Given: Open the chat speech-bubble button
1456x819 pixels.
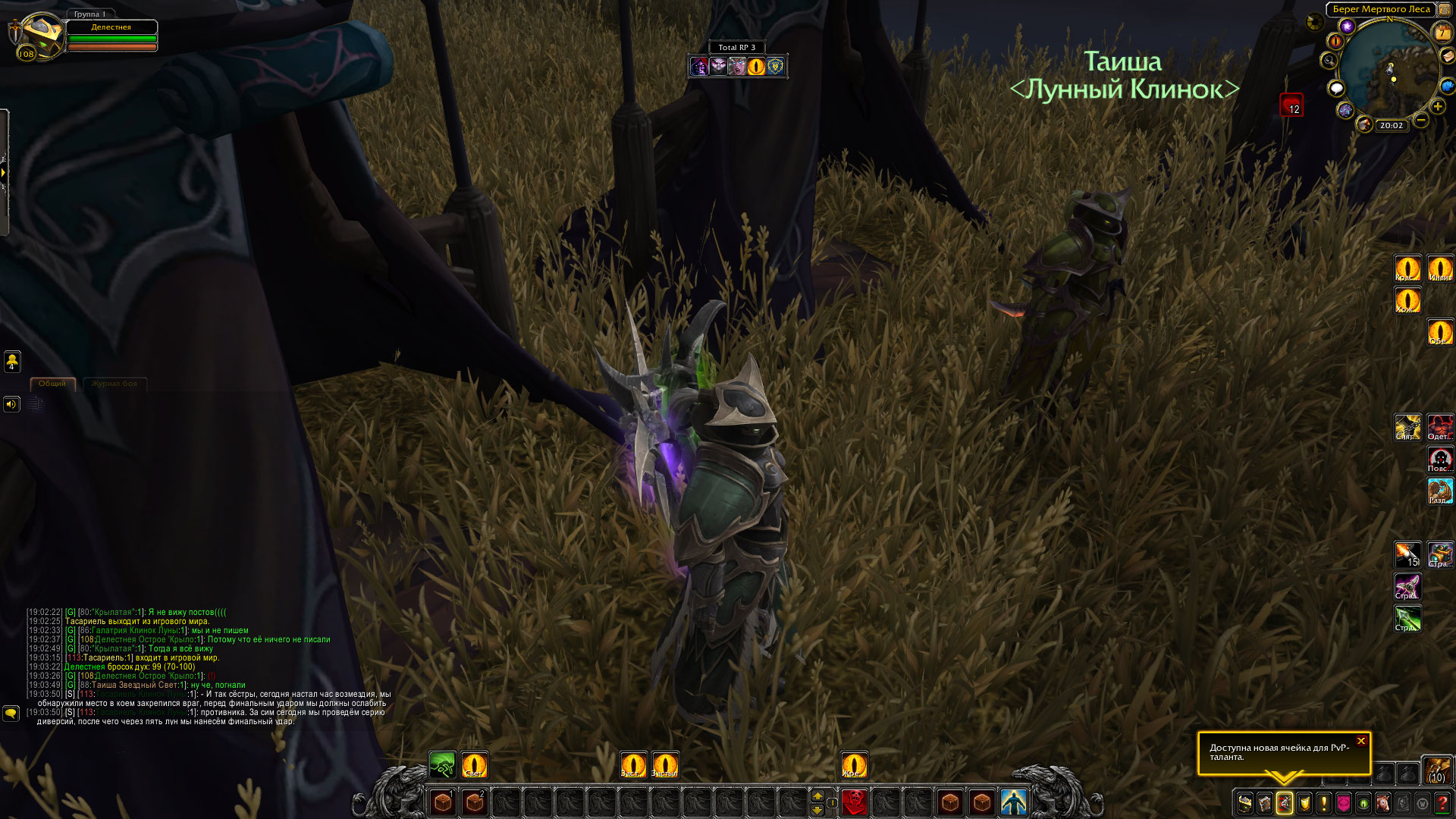Looking at the screenshot, I should [x=11, y=714].
